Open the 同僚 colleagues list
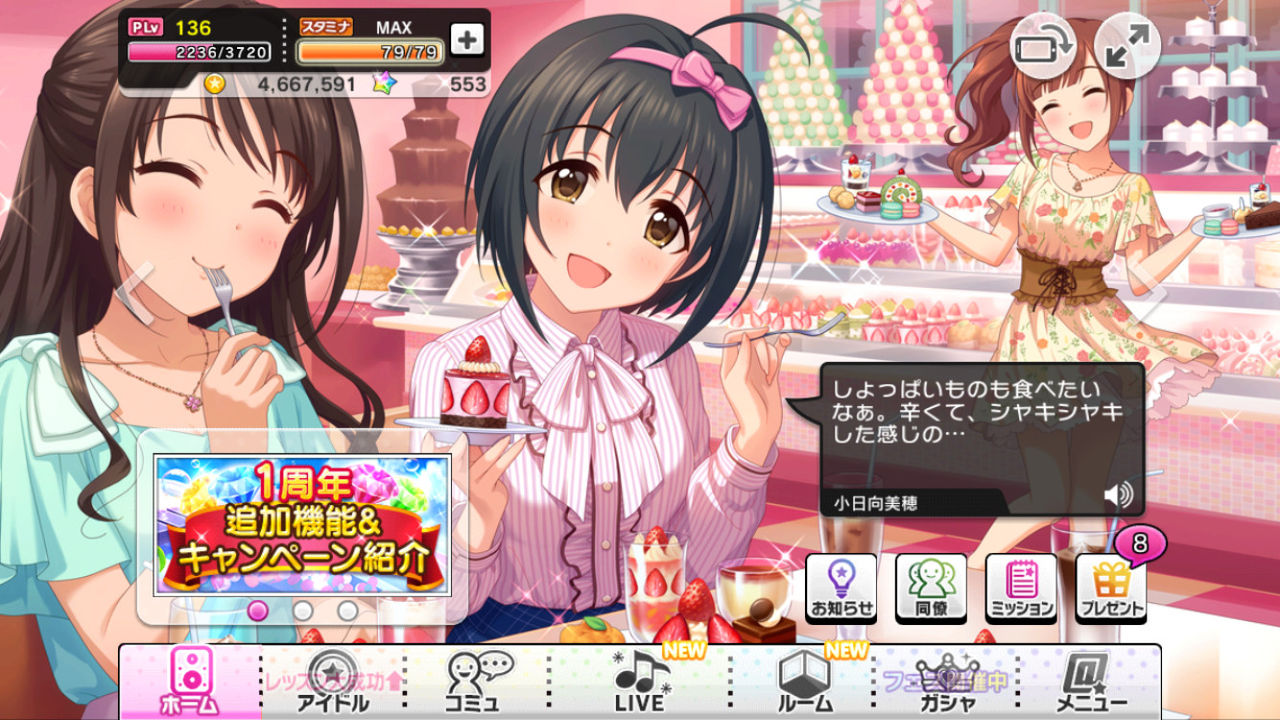 tap(930, 586)
